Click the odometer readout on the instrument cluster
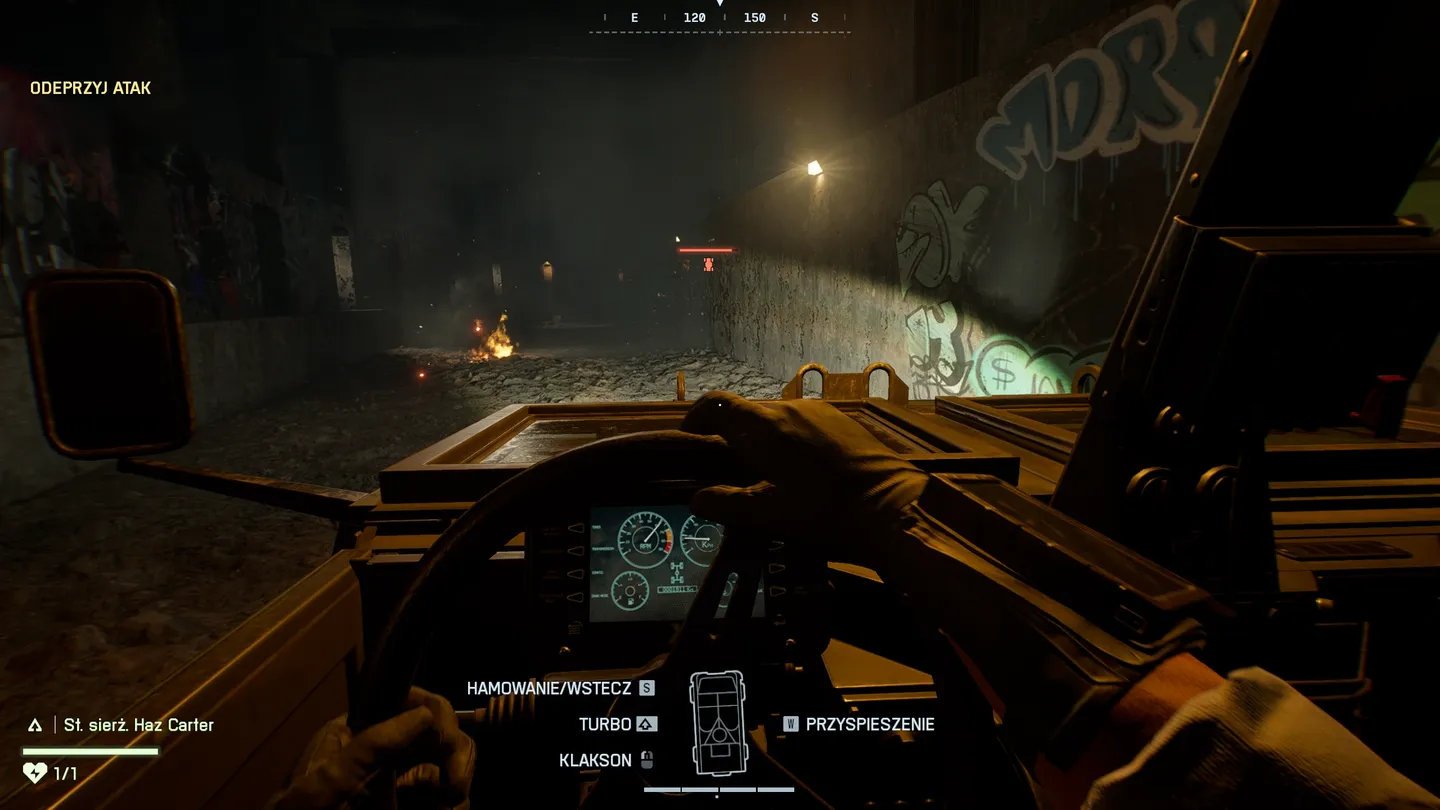 [x=676, y=590]
